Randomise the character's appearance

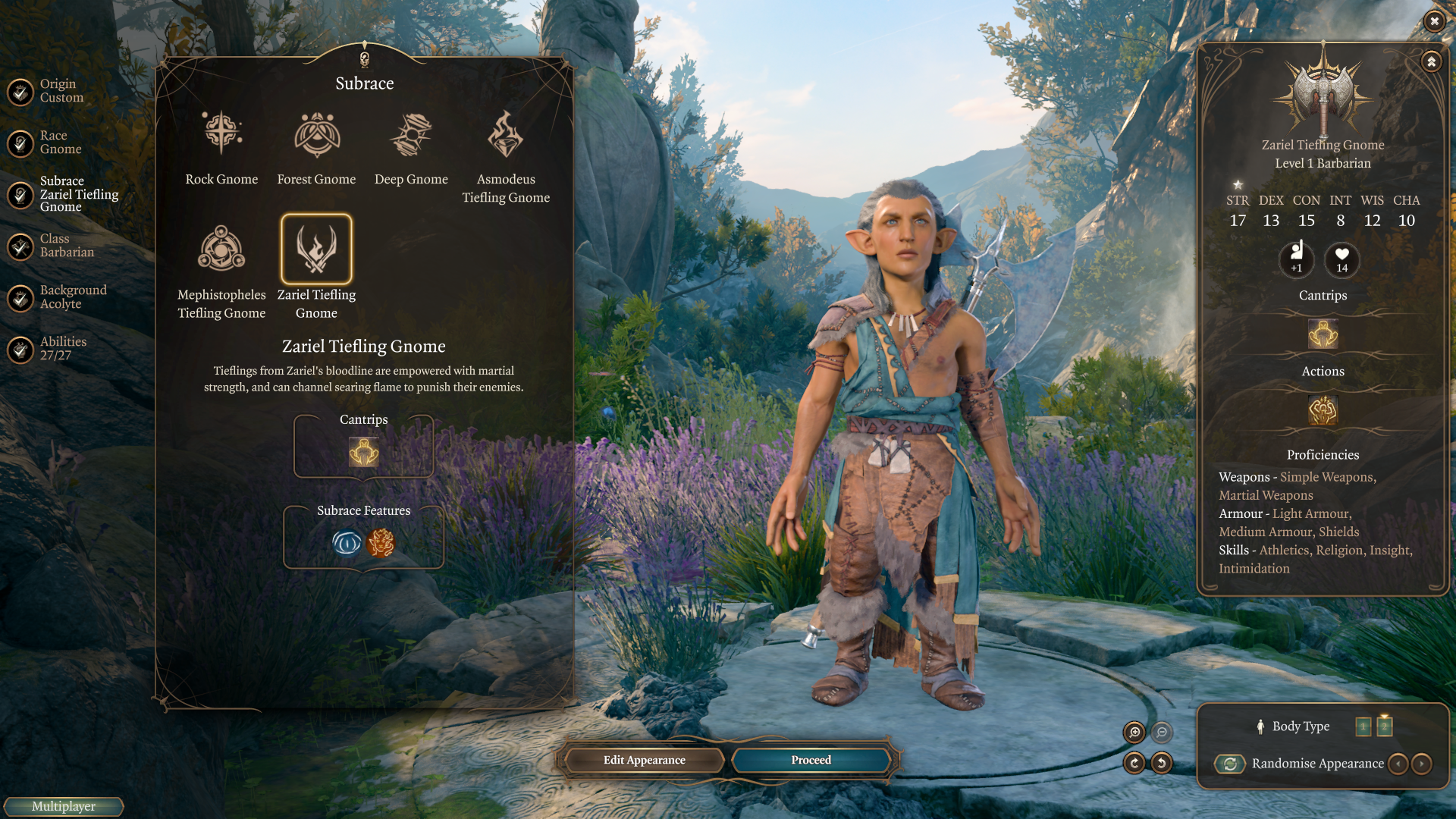[x=1230, y=764]
